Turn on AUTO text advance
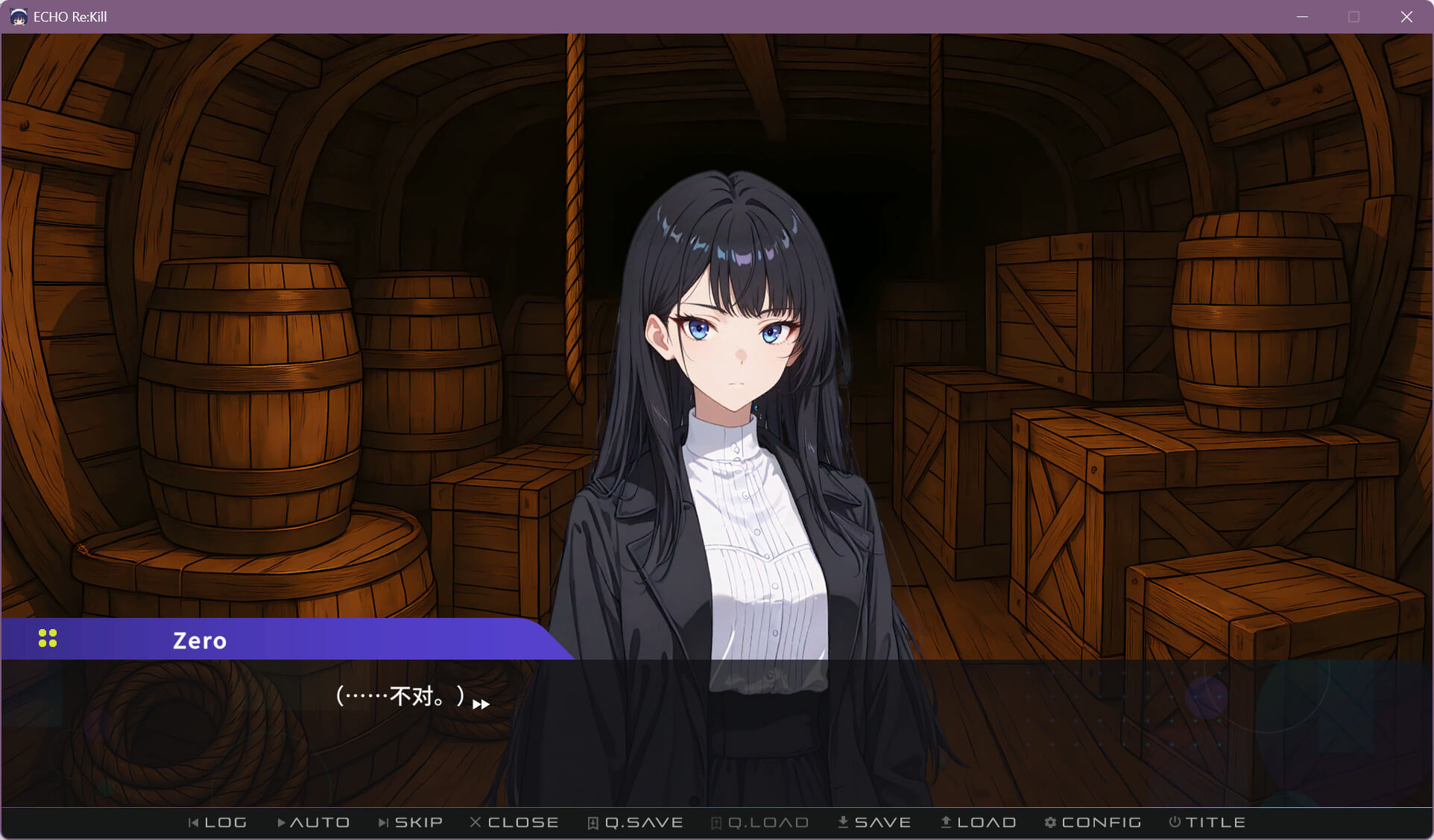Image resolution: width=1434 pixels, height=840 pixels. click(313, 822)
